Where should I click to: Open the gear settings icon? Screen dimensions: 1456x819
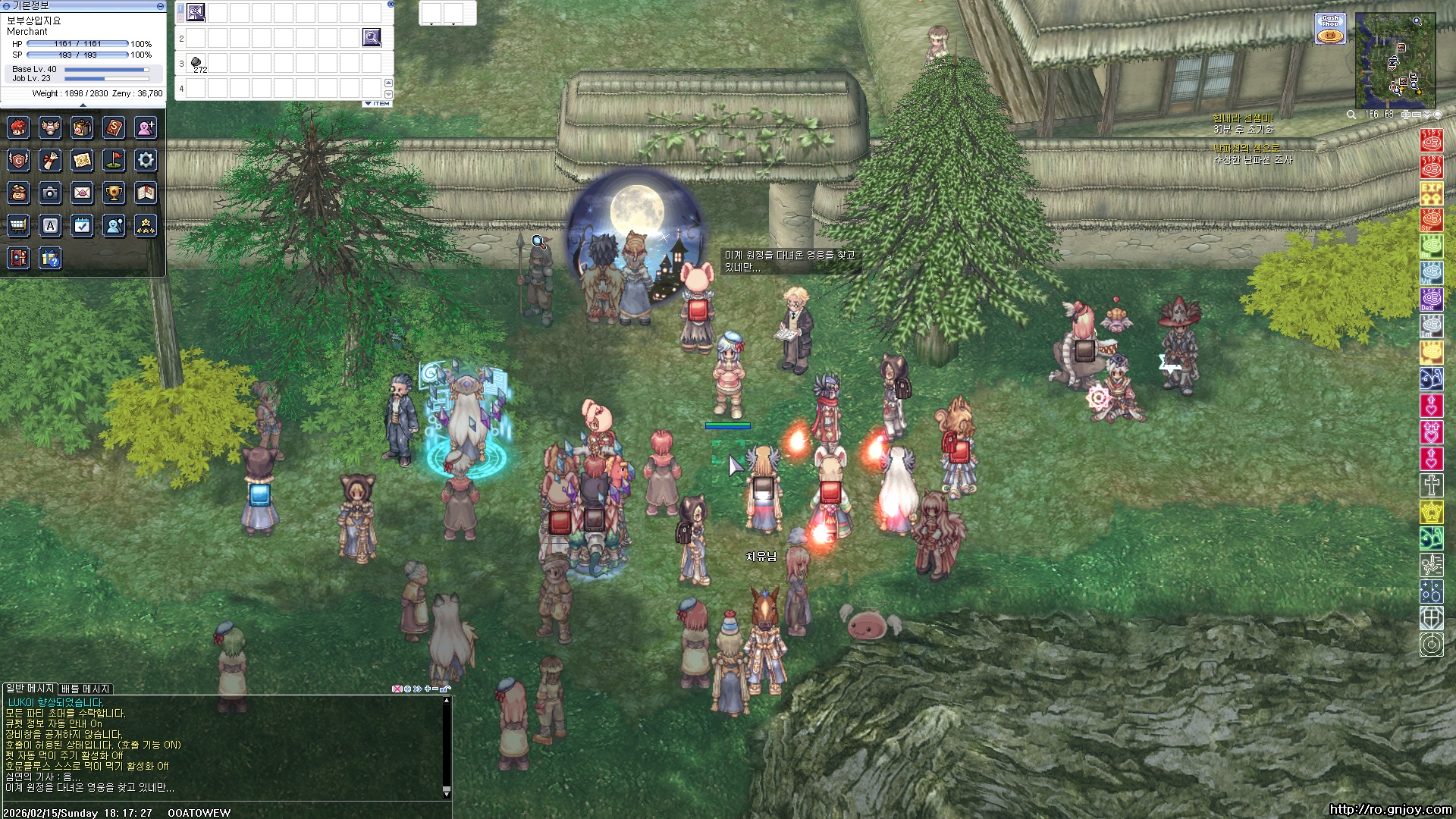click(x=146, y=160)
